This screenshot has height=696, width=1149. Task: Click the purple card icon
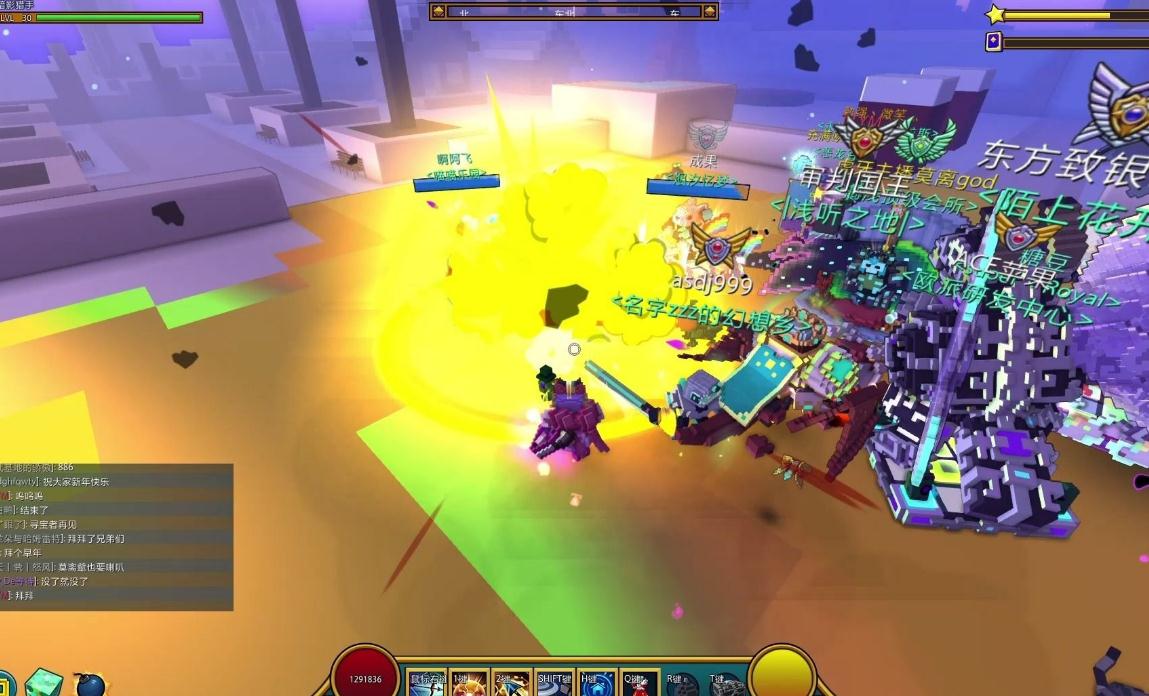click(x=994, y=42)
